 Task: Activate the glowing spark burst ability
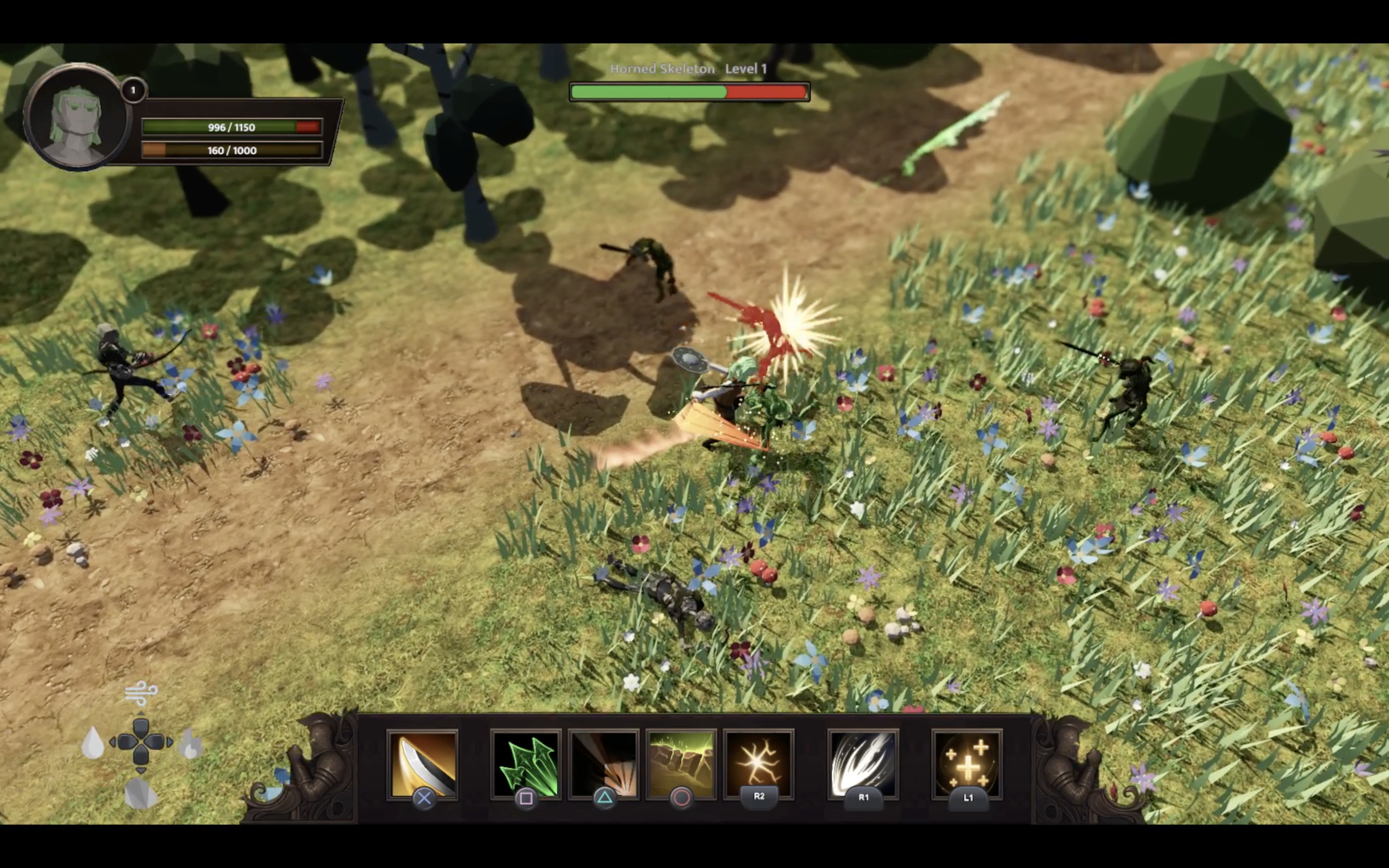pyautogui.click(x=759, y=763)
